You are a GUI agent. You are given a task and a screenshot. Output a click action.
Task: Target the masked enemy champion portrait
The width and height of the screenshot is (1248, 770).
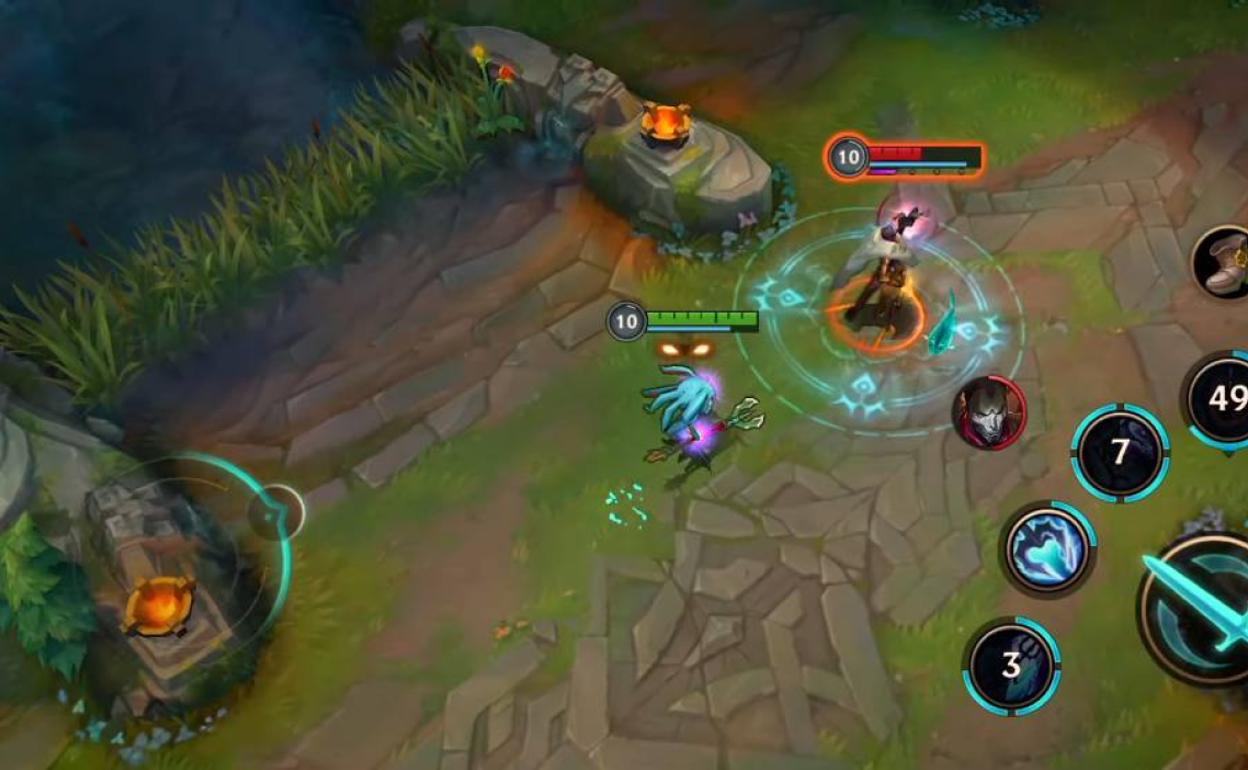tap(989, 412)
